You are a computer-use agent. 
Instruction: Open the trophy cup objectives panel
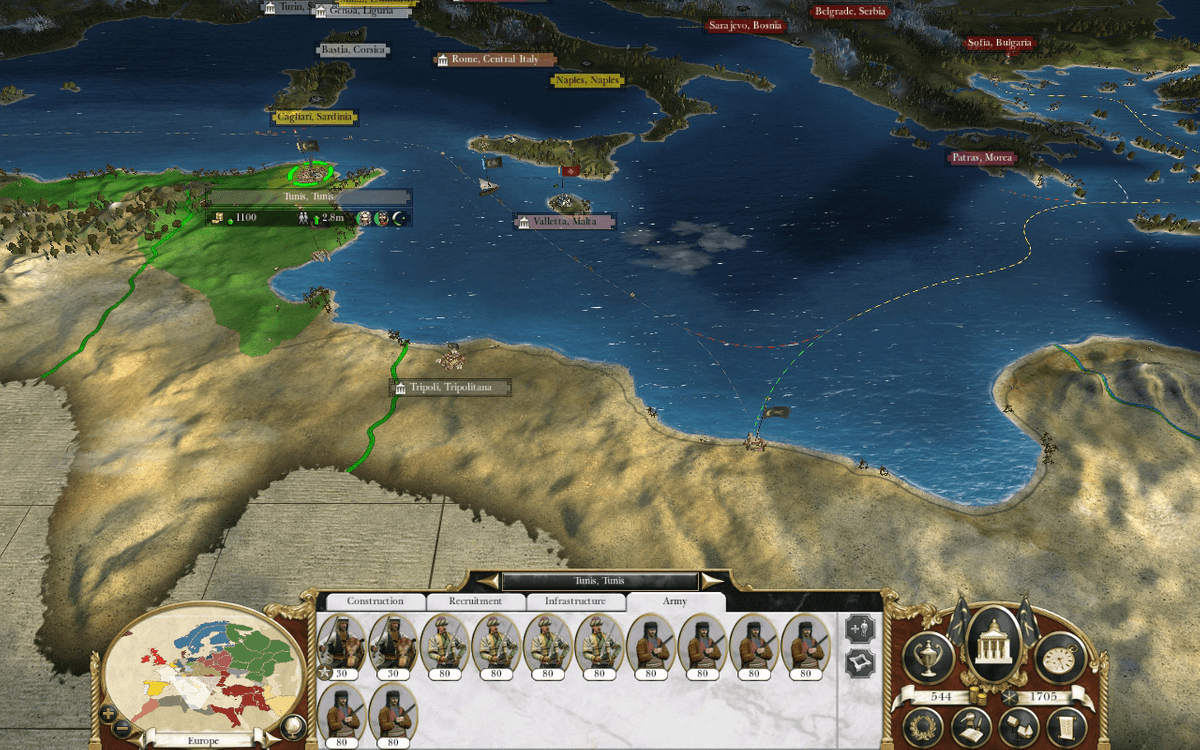(927, 656)
